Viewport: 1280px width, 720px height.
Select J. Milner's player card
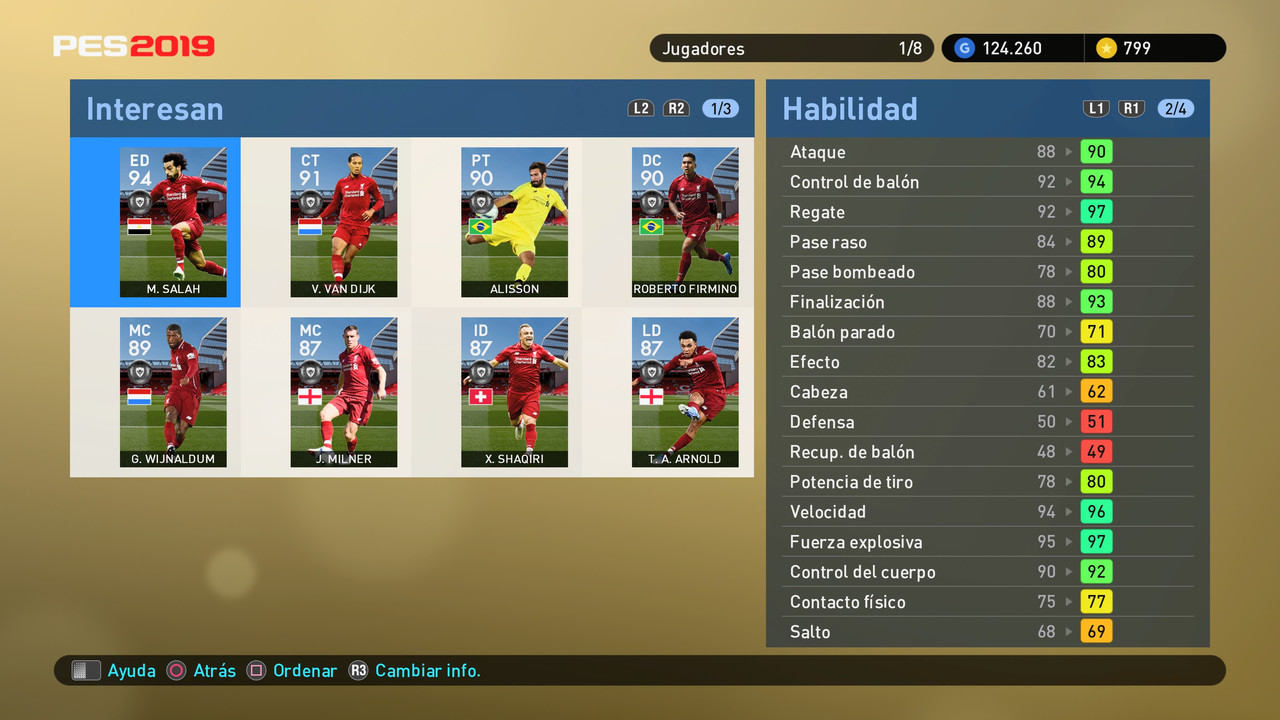(x=344, y=392)
